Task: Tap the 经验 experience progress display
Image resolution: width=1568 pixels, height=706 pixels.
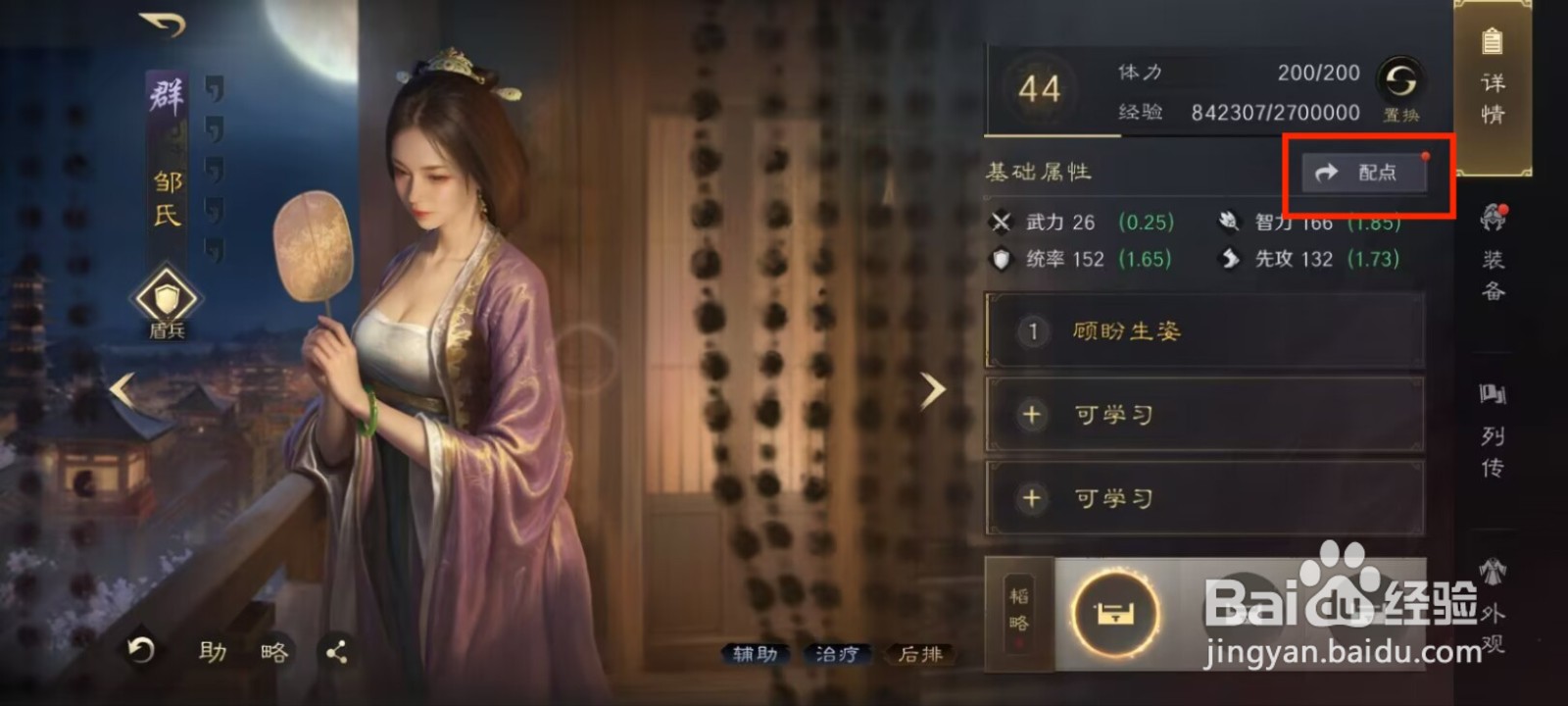Action: pos(1225,111)
